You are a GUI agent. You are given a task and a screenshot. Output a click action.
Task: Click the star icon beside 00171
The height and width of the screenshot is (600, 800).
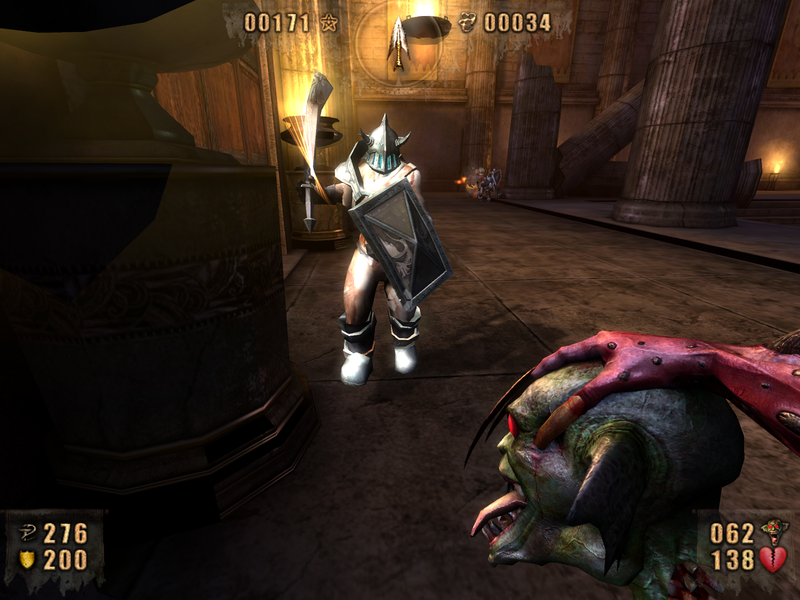click(329, 22)
